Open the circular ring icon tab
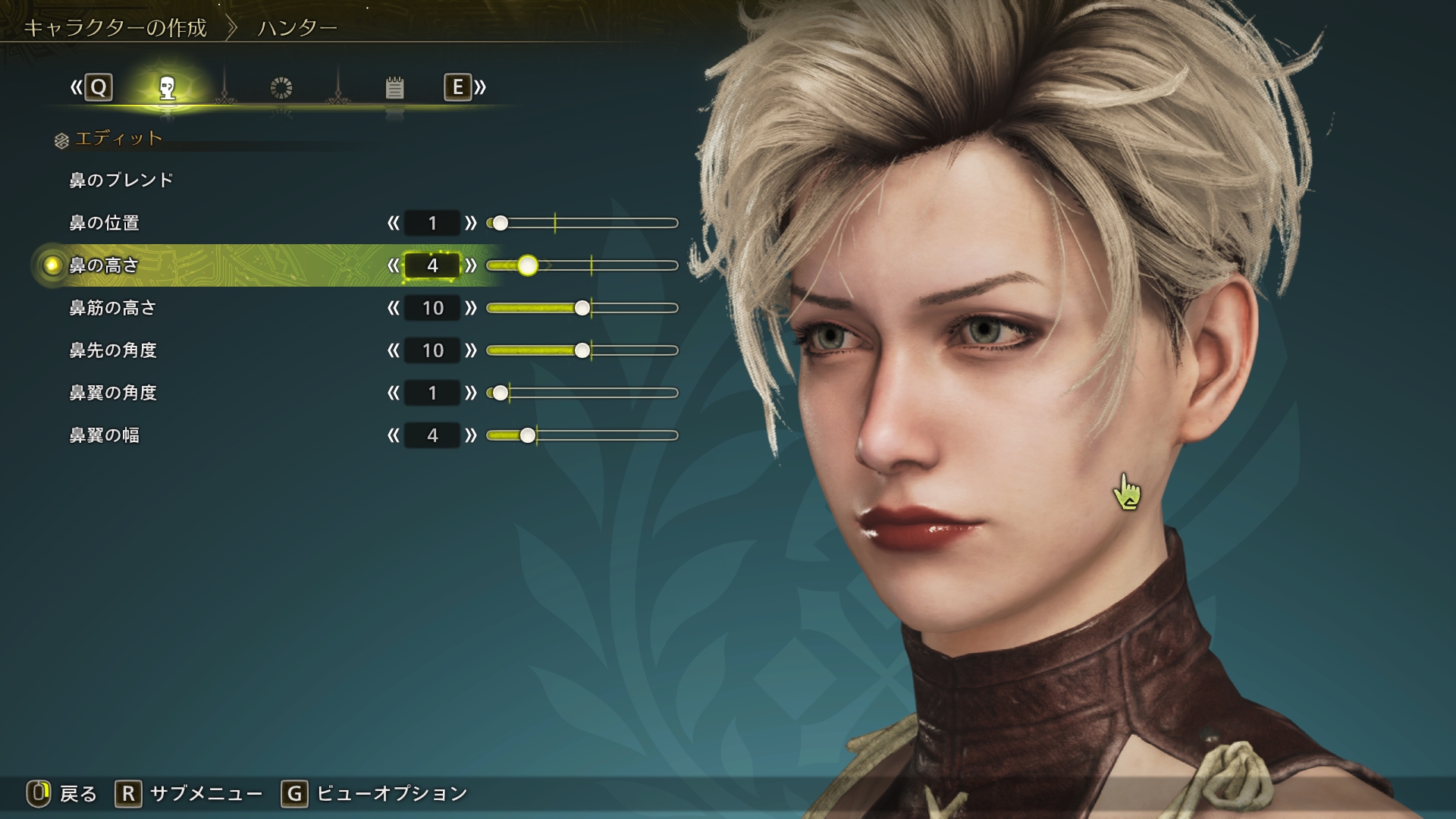 (x=281, y=88)
